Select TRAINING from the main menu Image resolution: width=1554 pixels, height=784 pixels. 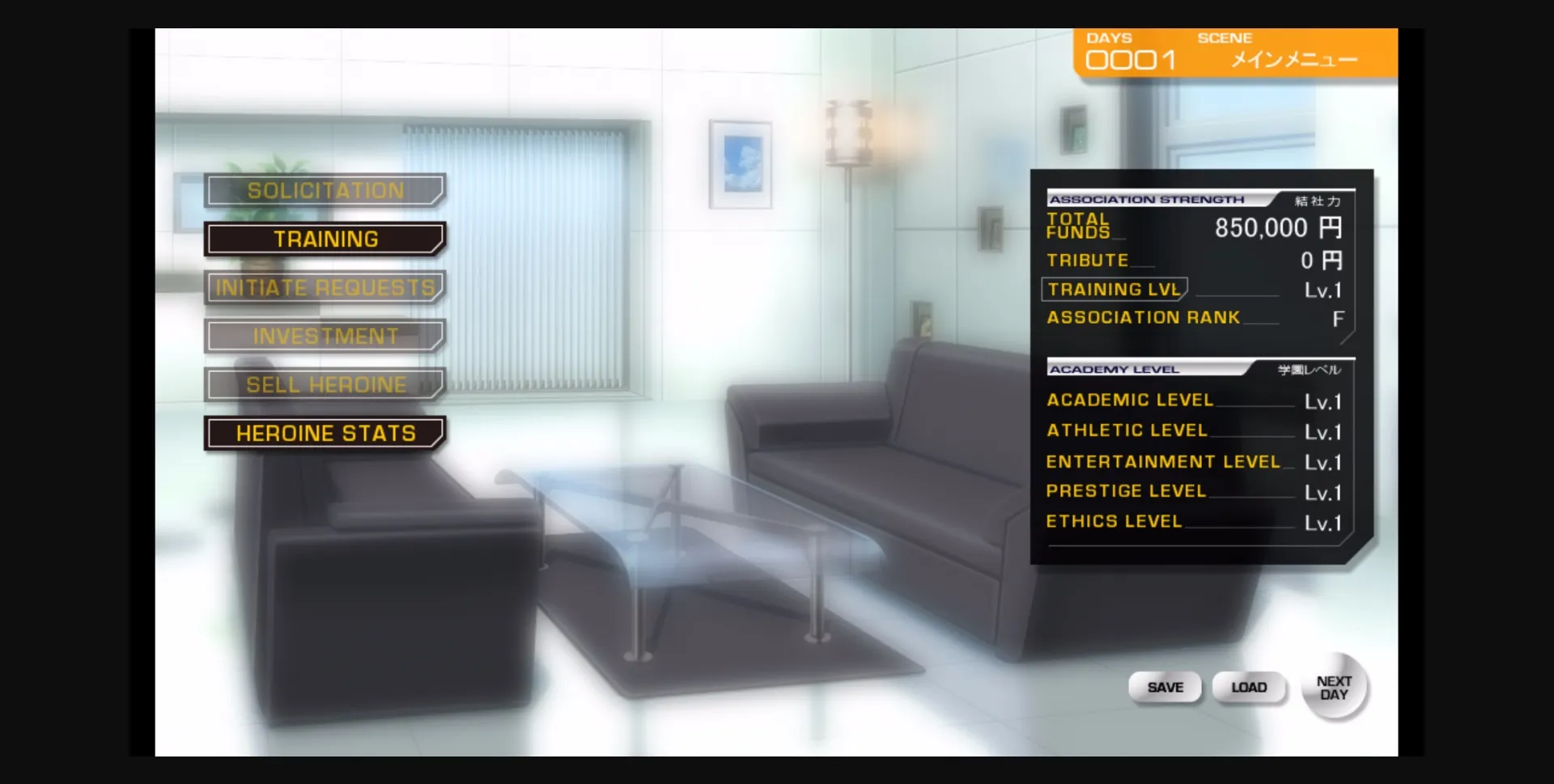point(325,239)
